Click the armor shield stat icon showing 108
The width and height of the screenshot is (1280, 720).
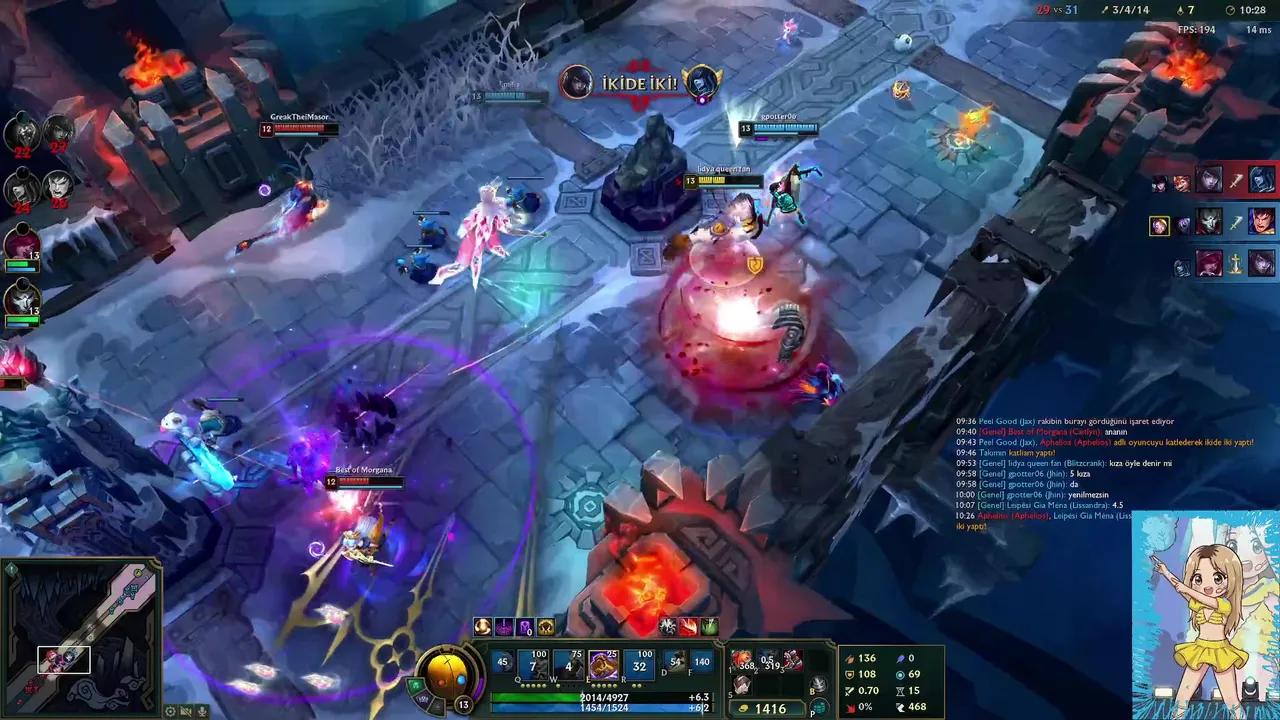tap(849, 674)
